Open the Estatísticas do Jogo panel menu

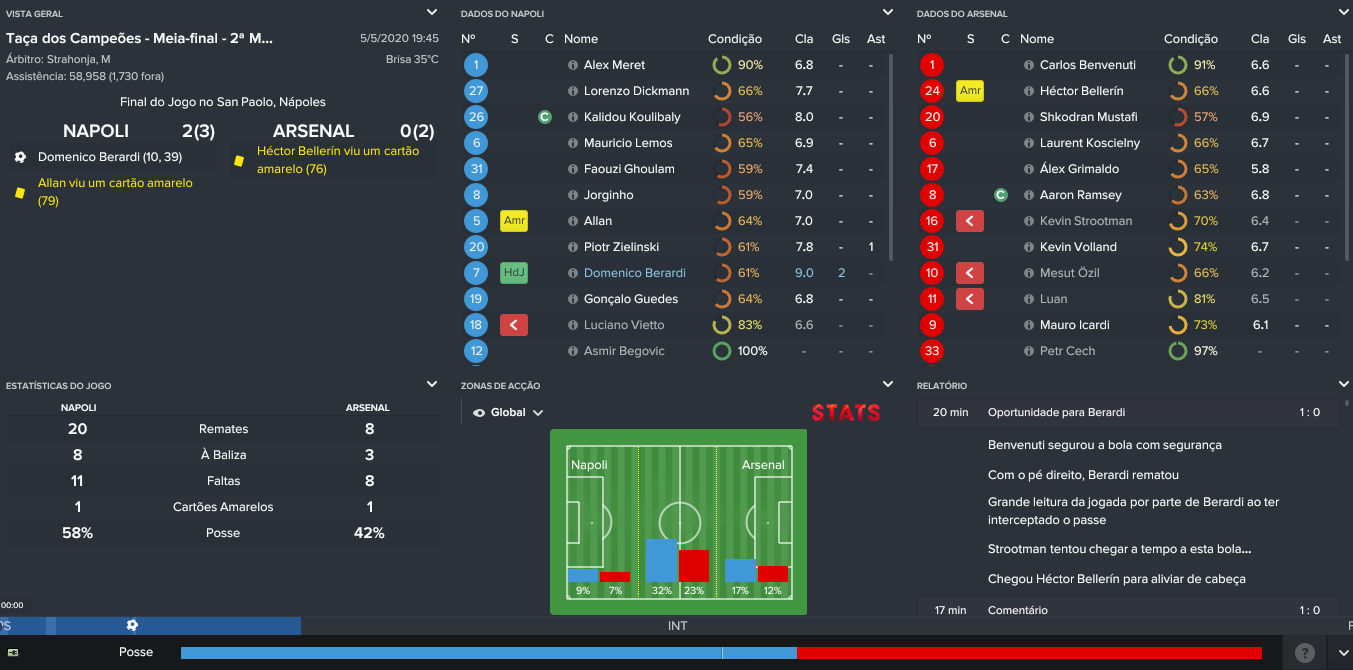[x=431, y=384]
